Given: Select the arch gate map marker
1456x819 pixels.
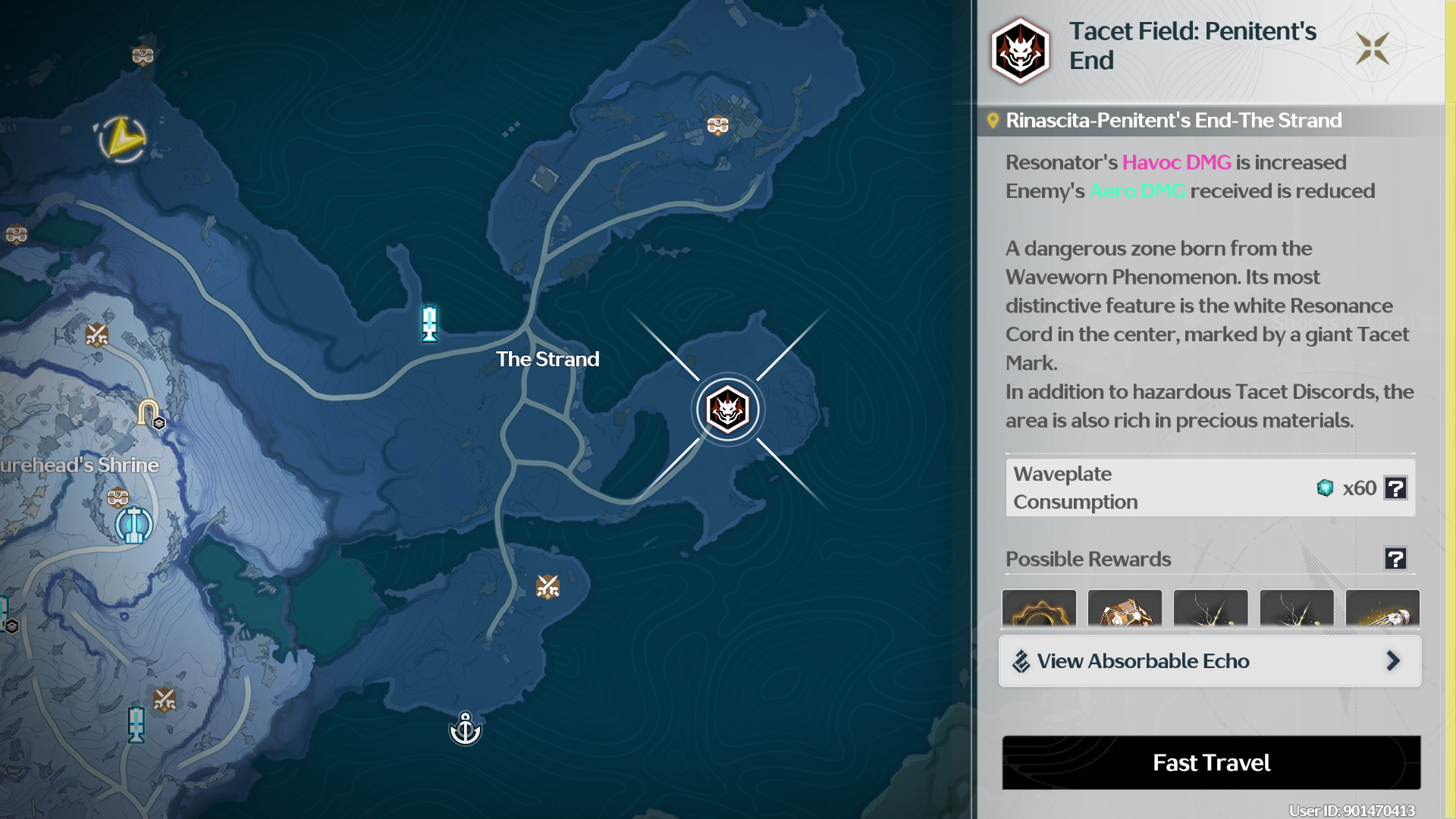Looking at the screenshot, I should click(x=149, y=413).
